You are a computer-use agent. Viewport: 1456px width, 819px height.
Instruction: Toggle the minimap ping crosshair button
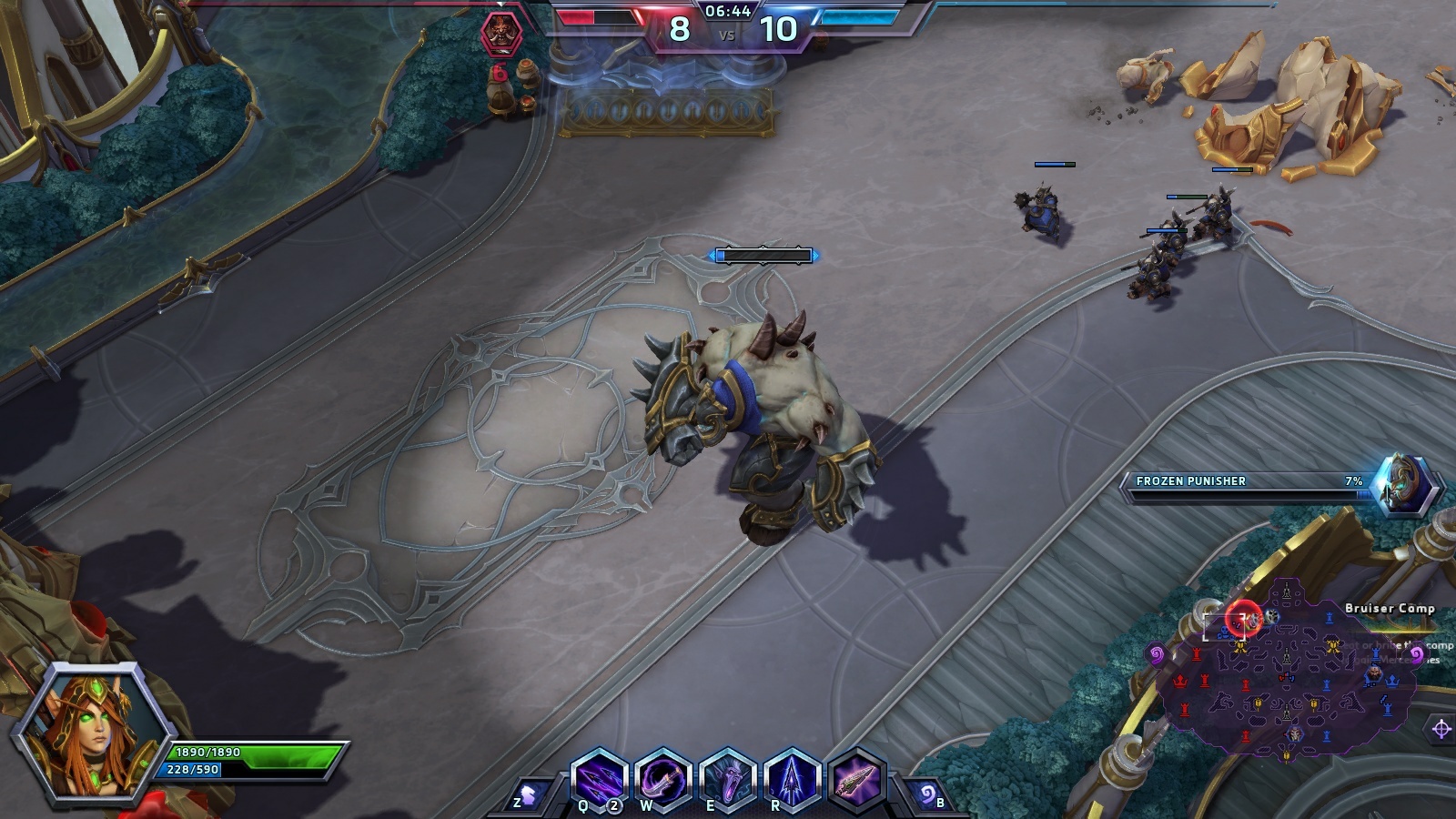[1441, 729]
